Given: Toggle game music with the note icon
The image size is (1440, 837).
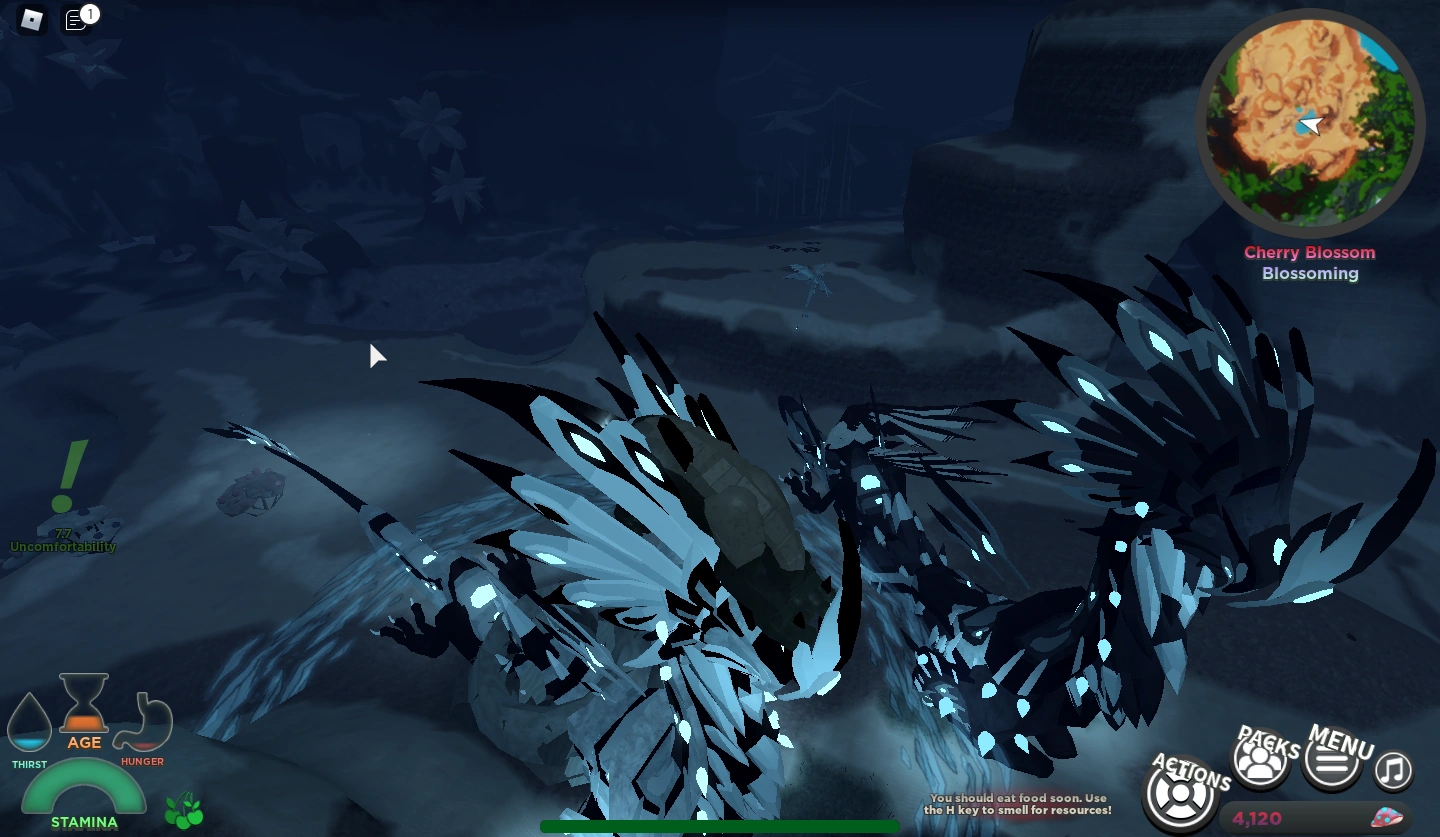Looking at the screenshot, I should pyautogui.click(x=1391, y=771).
